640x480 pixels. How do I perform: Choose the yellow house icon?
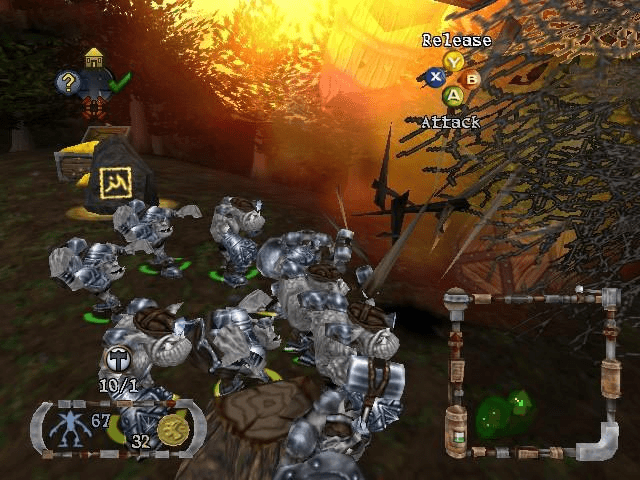[94, 58]
